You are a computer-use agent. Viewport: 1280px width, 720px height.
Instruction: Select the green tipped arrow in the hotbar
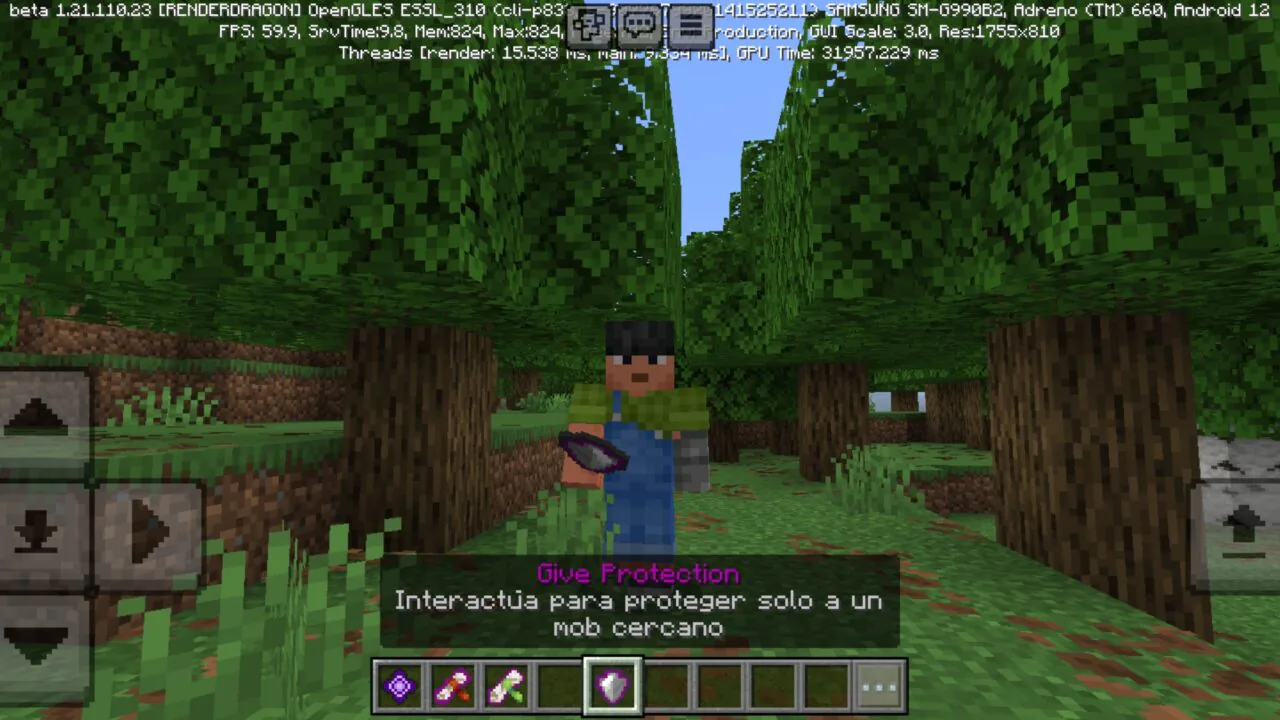[x=506, y=684]
